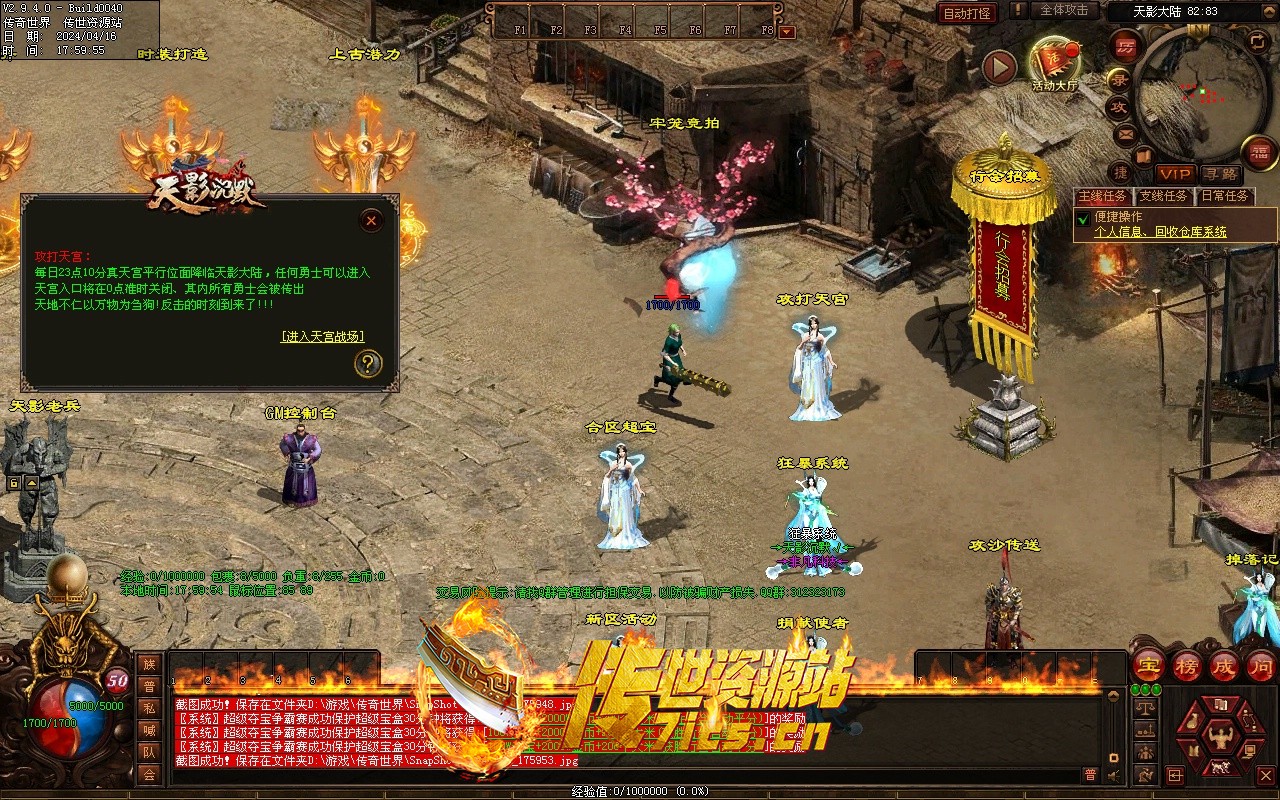Activate the 寻路 pathfinding button
Screen dimensions: 1280x800
click(1220, 174)
